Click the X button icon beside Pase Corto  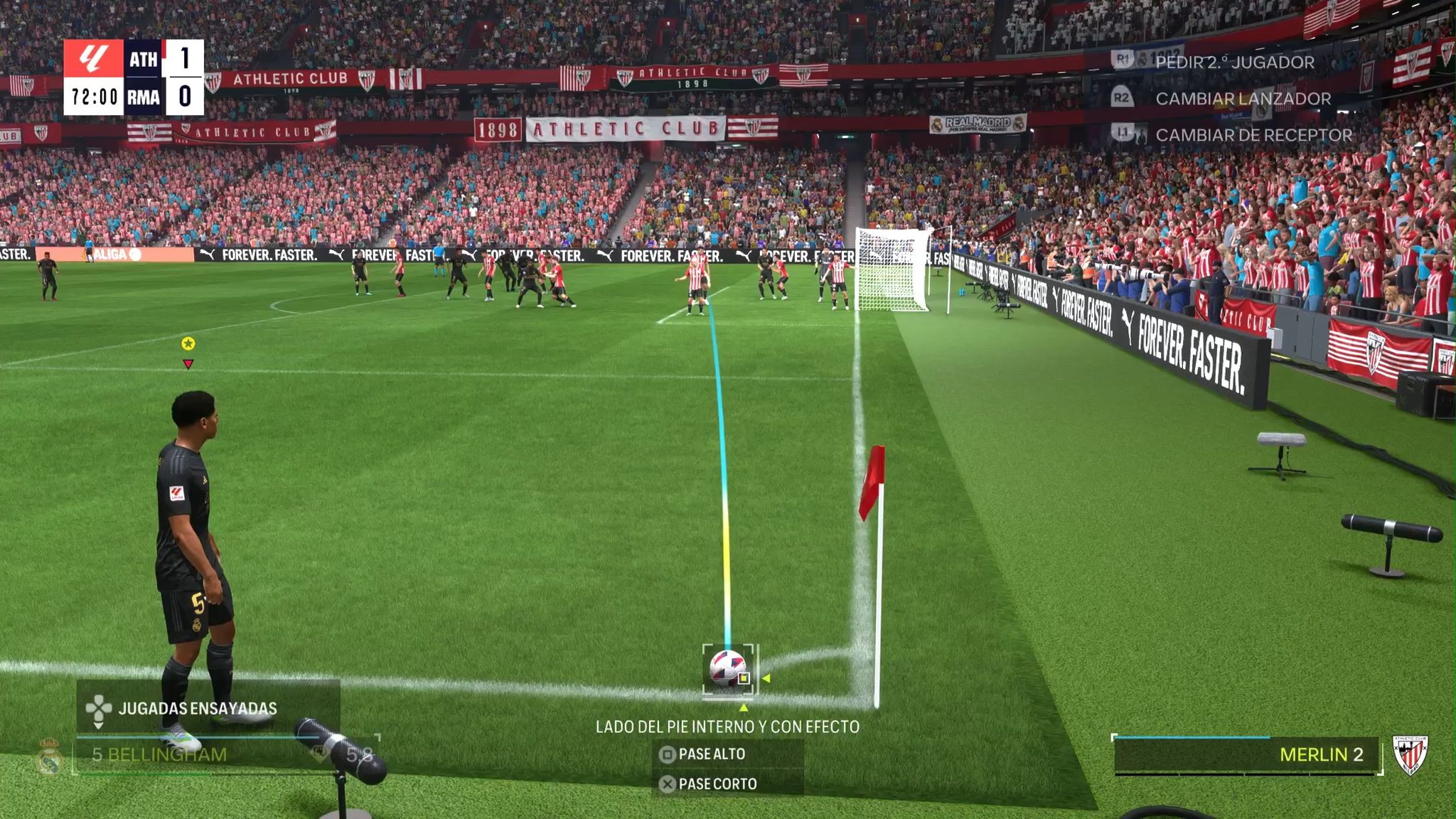[x=668, y=784]
